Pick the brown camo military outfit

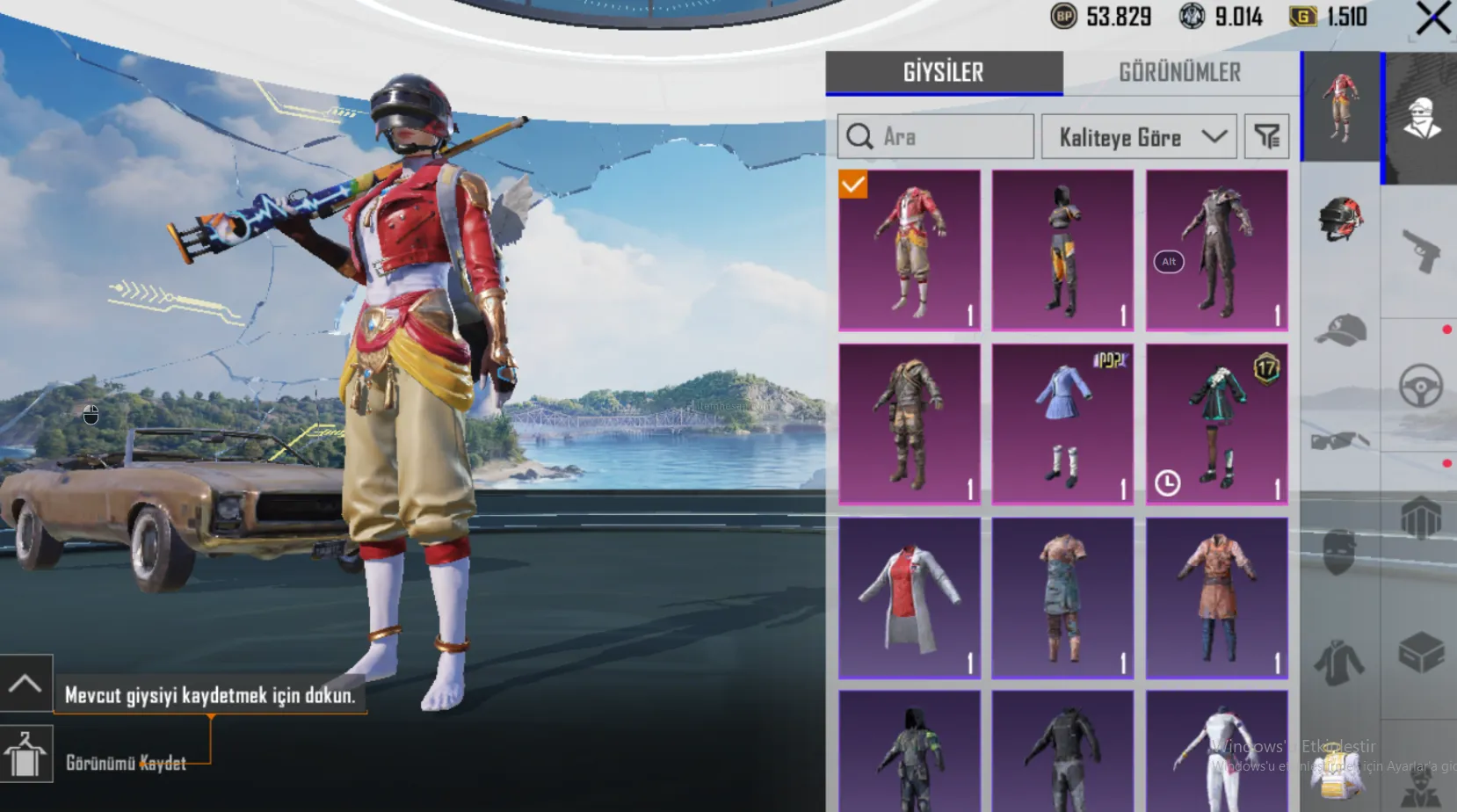pyautogui.click(x=910, y=424)
